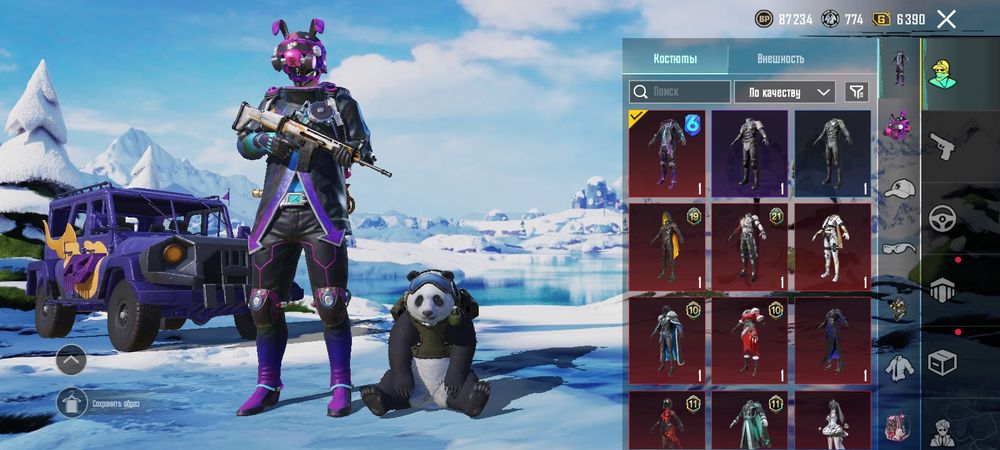Switch to the Костюмы tab
The width and height of the screenshot is (1000, 450).
click(675, 58)
